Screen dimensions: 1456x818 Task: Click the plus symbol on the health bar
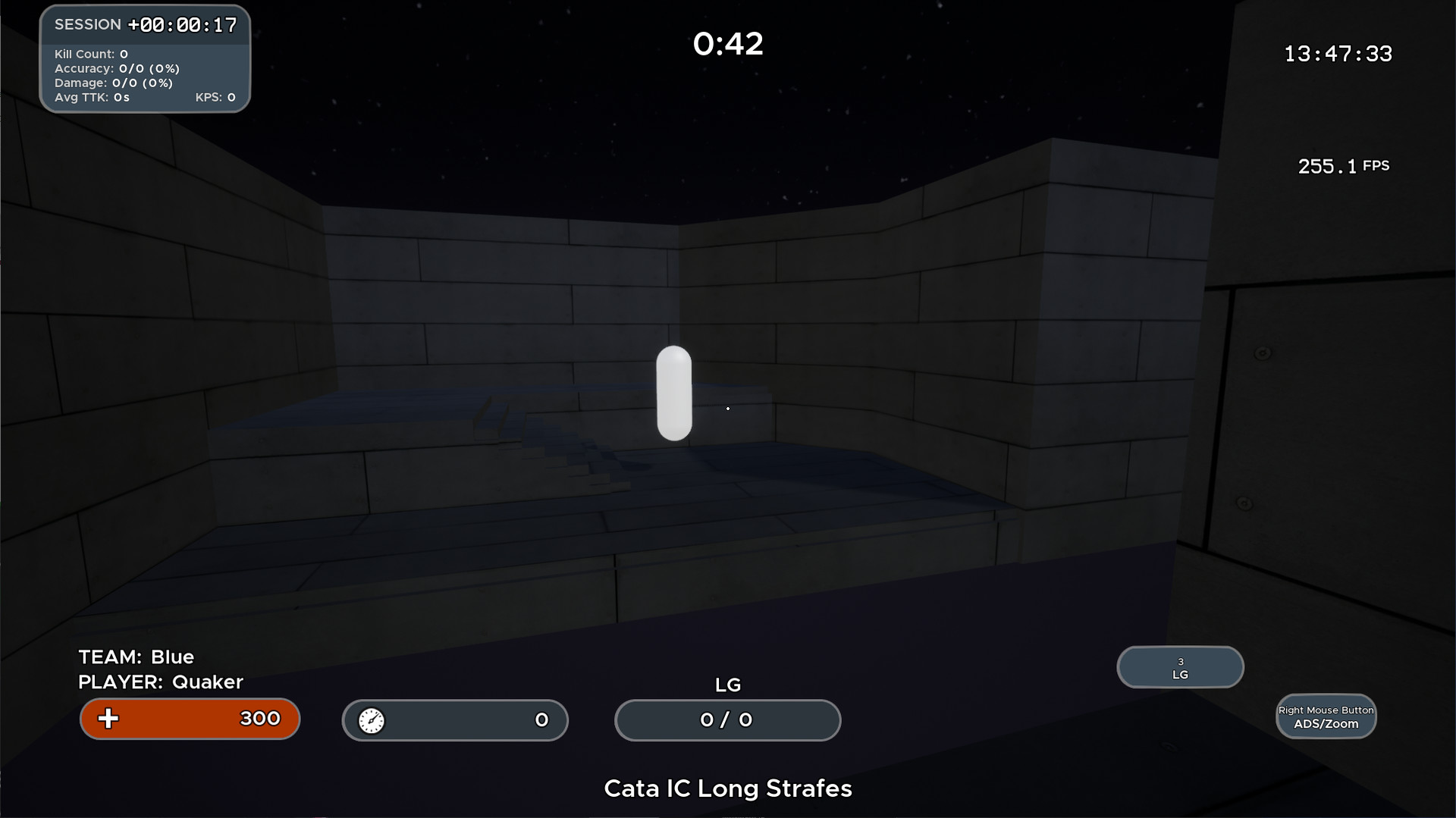(108, 719)
